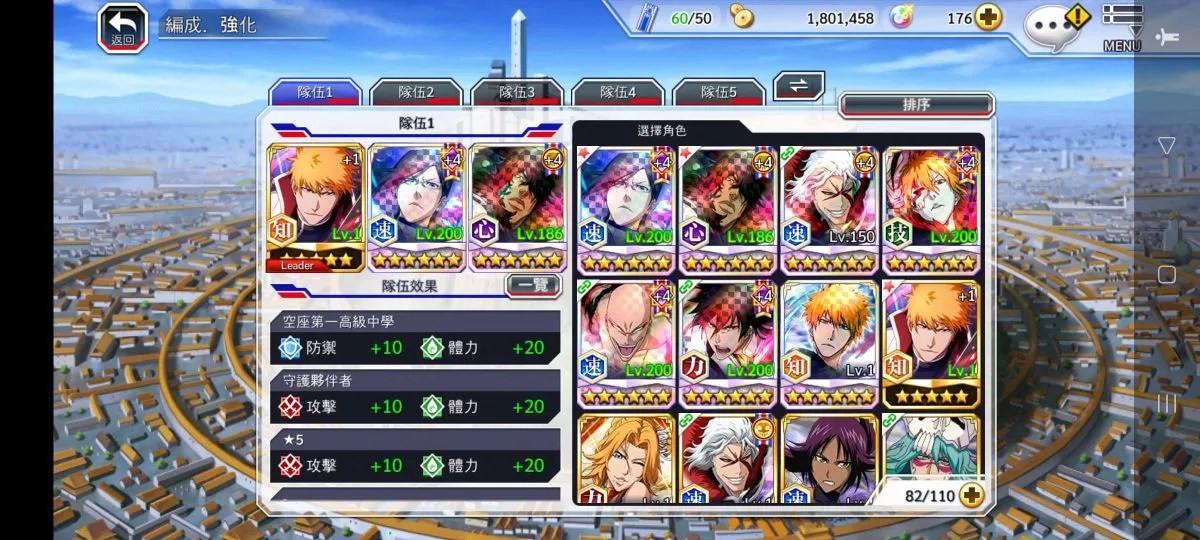
Task: Switch to the 隊伍2 tab
Action: coord(416,92)
